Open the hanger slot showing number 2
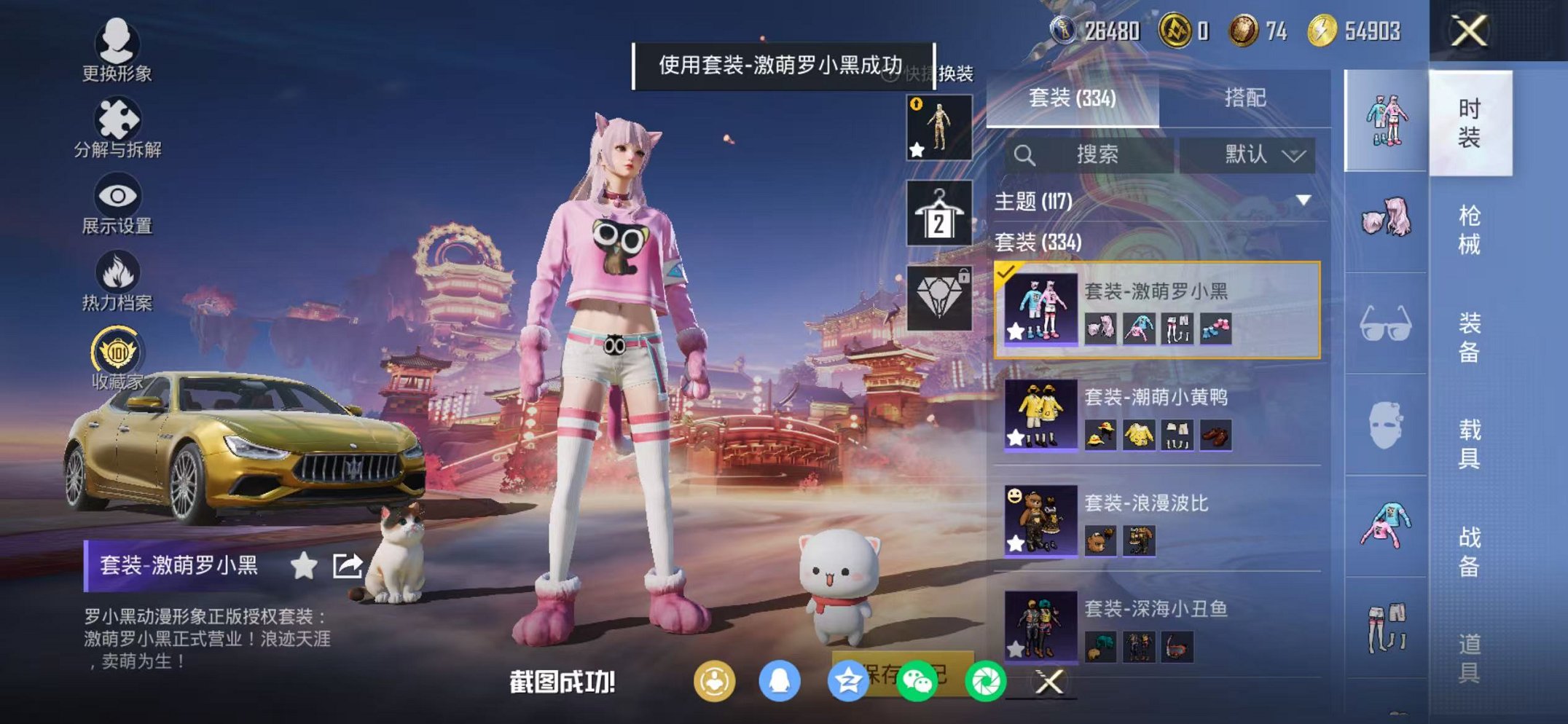Screen dimensions: 1568x724 coord(938,212)
